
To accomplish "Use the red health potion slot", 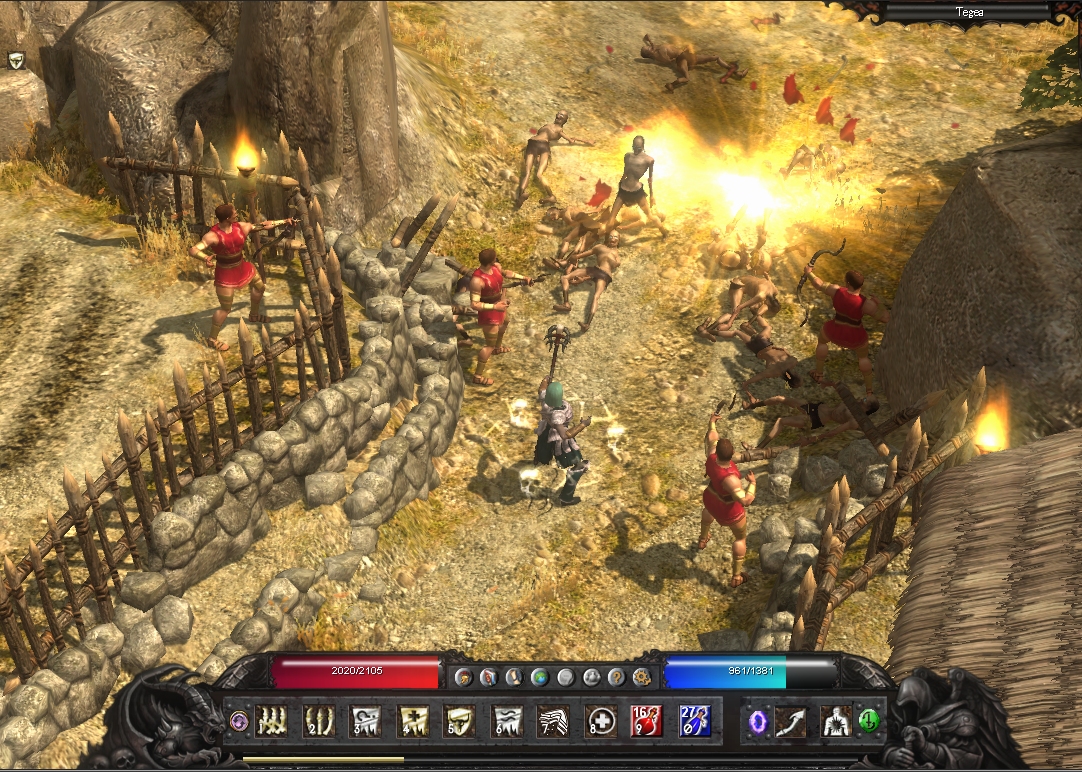I will pyautogui.click(x=646, y=720).
